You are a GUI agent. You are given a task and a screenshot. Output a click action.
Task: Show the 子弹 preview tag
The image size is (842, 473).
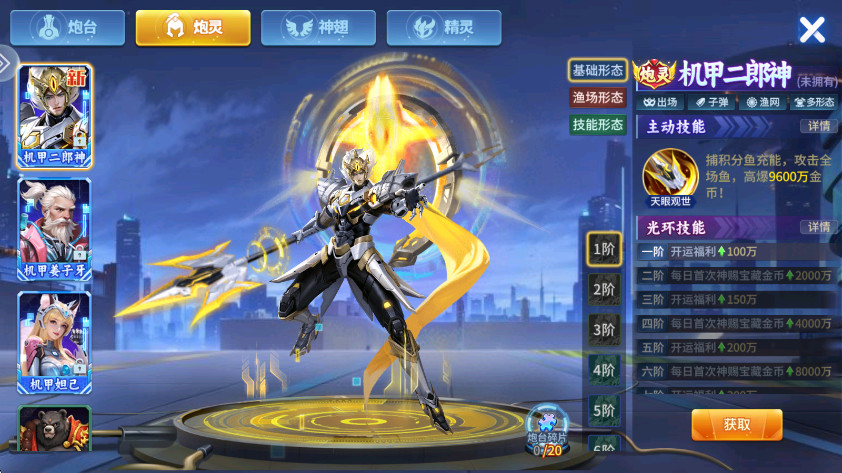(710, 102)
